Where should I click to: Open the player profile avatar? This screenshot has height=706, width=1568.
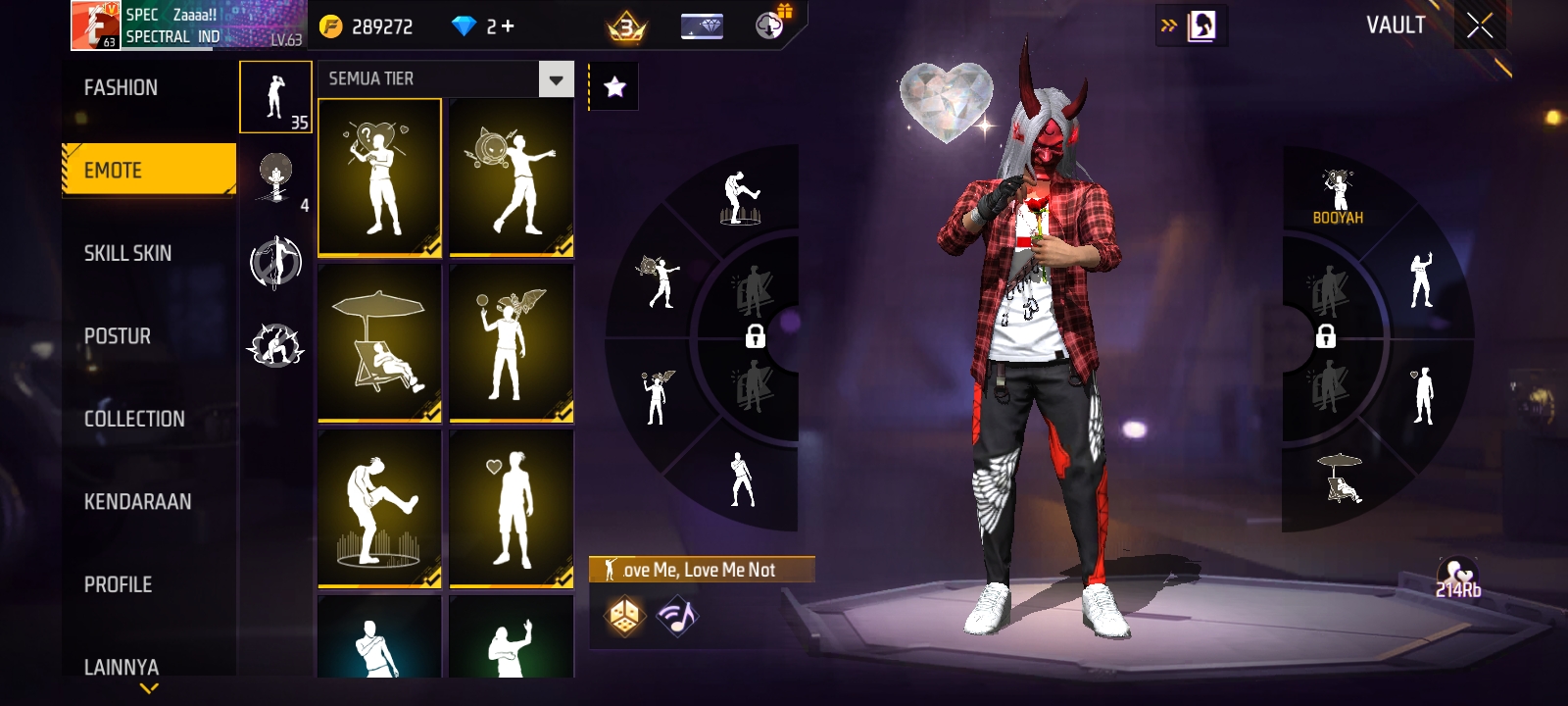point(95,25)
